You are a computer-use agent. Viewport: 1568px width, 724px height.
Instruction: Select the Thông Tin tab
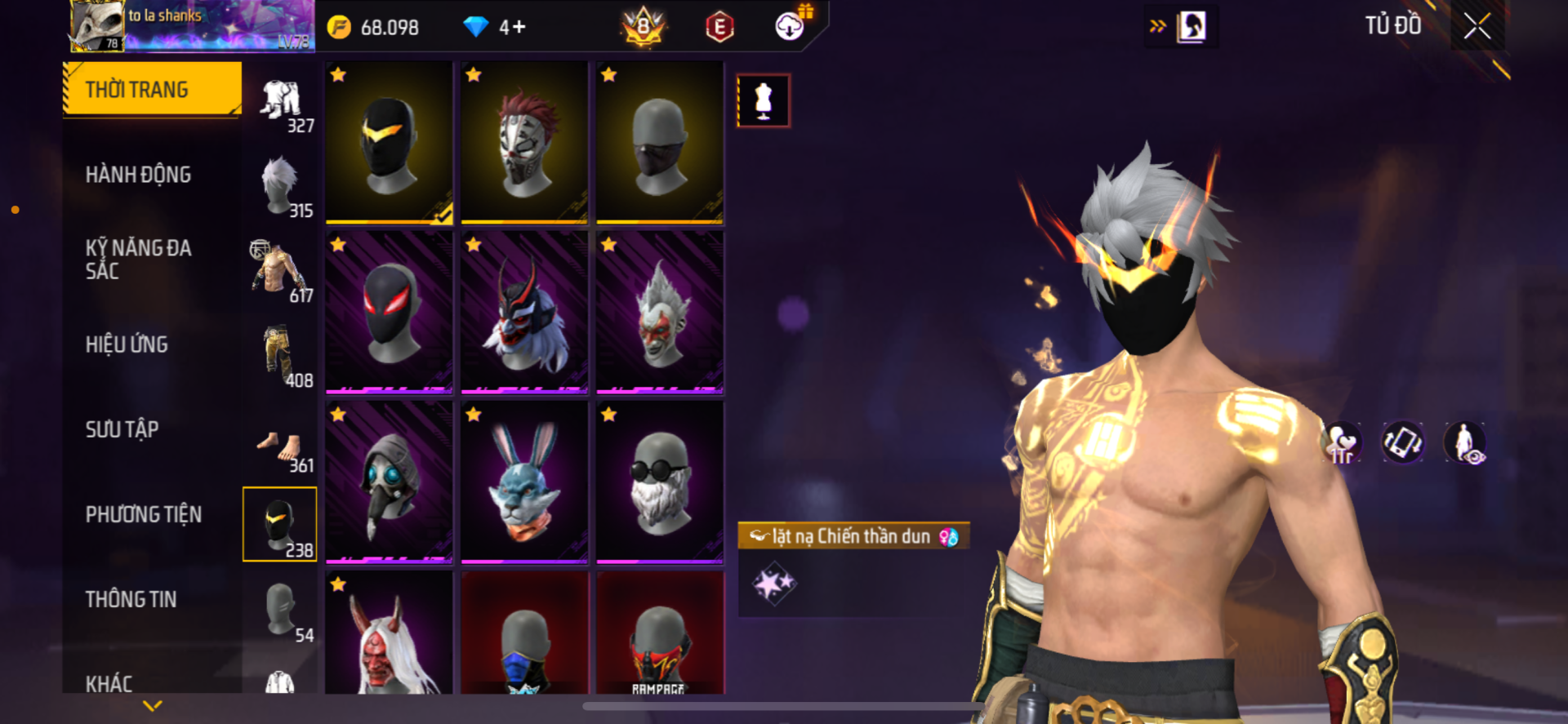[131, 599]
